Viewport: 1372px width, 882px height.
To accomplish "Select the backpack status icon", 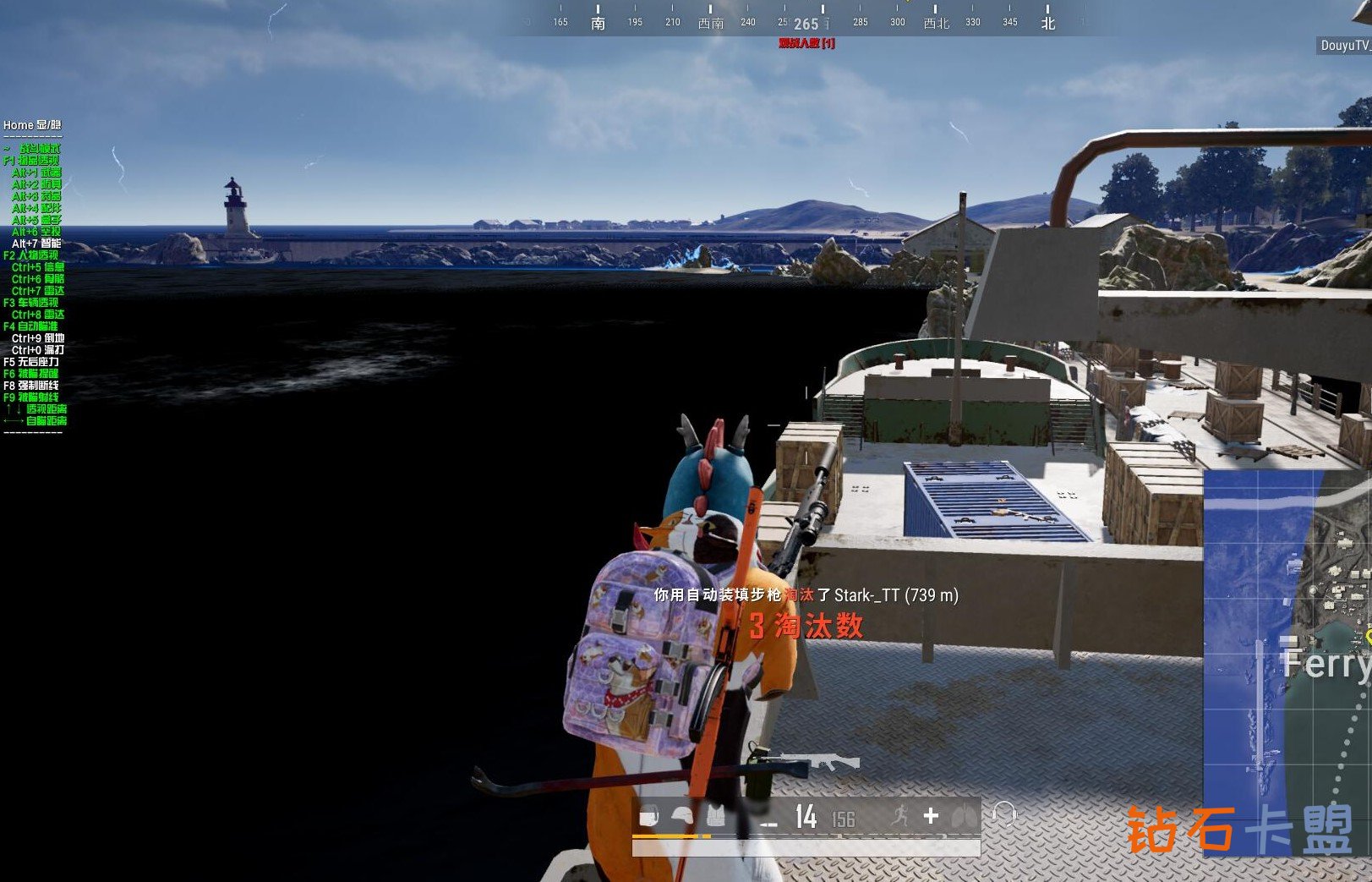I will tap(648, 817).
